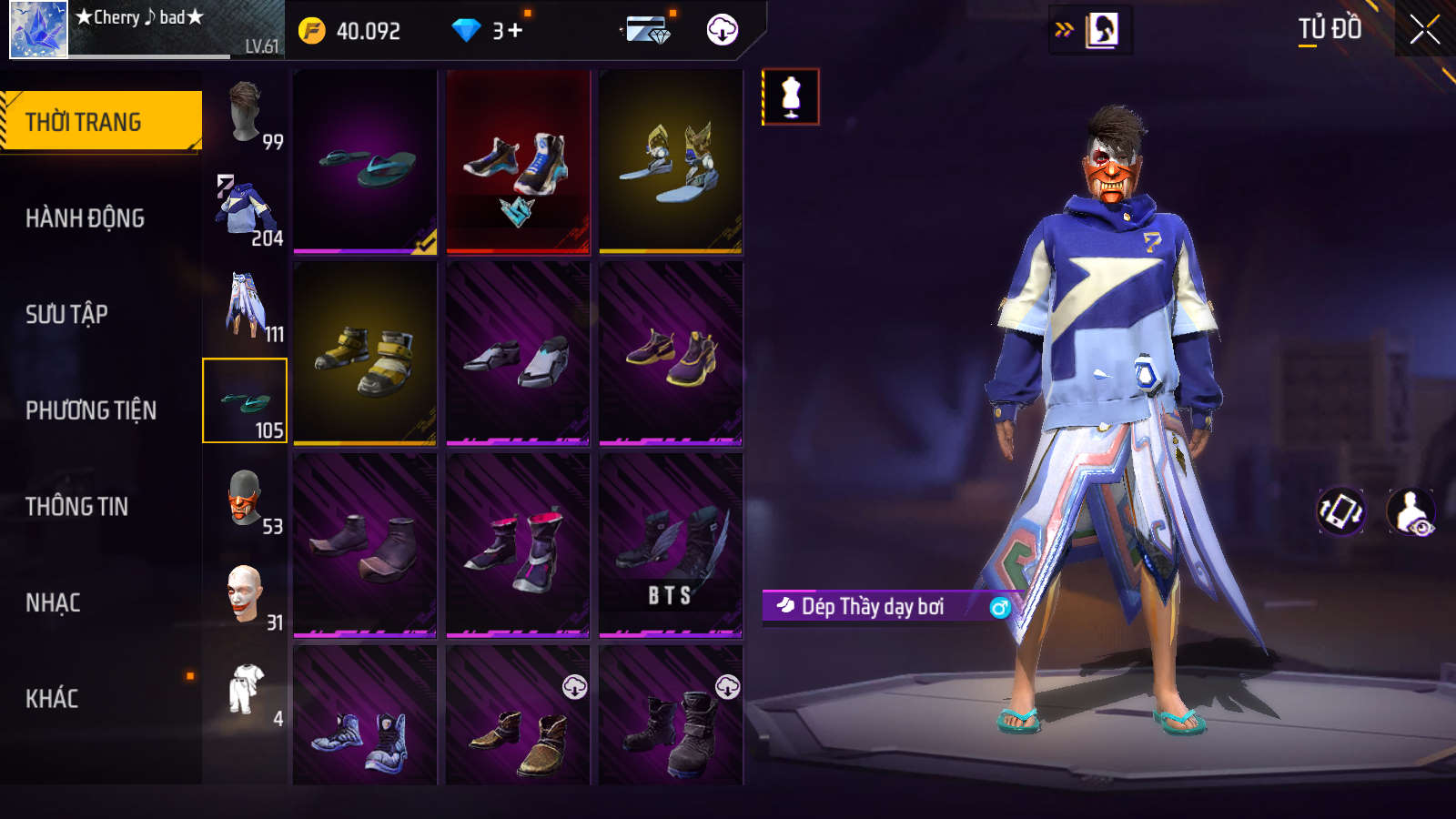Select the PHƯƠNG TIỆN tab
Viewport: 1456px width, 819px height.
tap(91, 410)
